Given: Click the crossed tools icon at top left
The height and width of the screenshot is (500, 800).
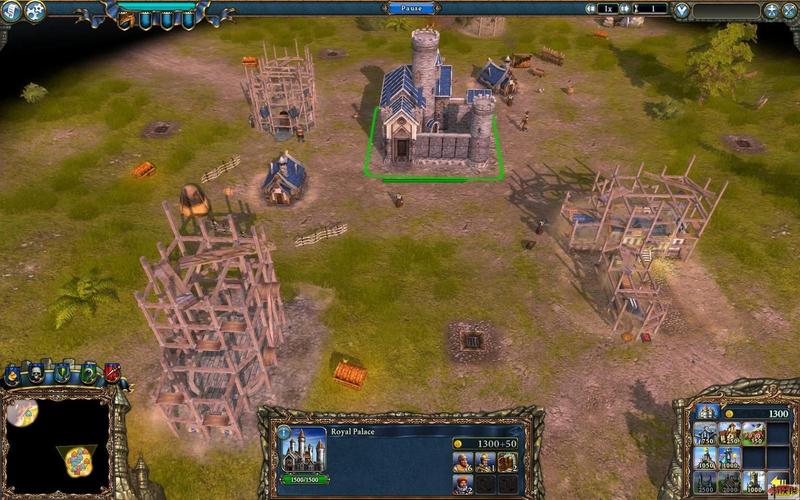Looking at the screenshot, I should coord(34,11).
